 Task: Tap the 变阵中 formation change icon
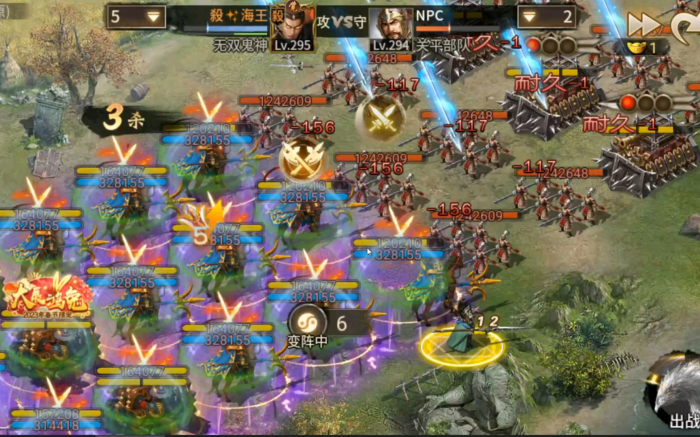pos(305,322)
